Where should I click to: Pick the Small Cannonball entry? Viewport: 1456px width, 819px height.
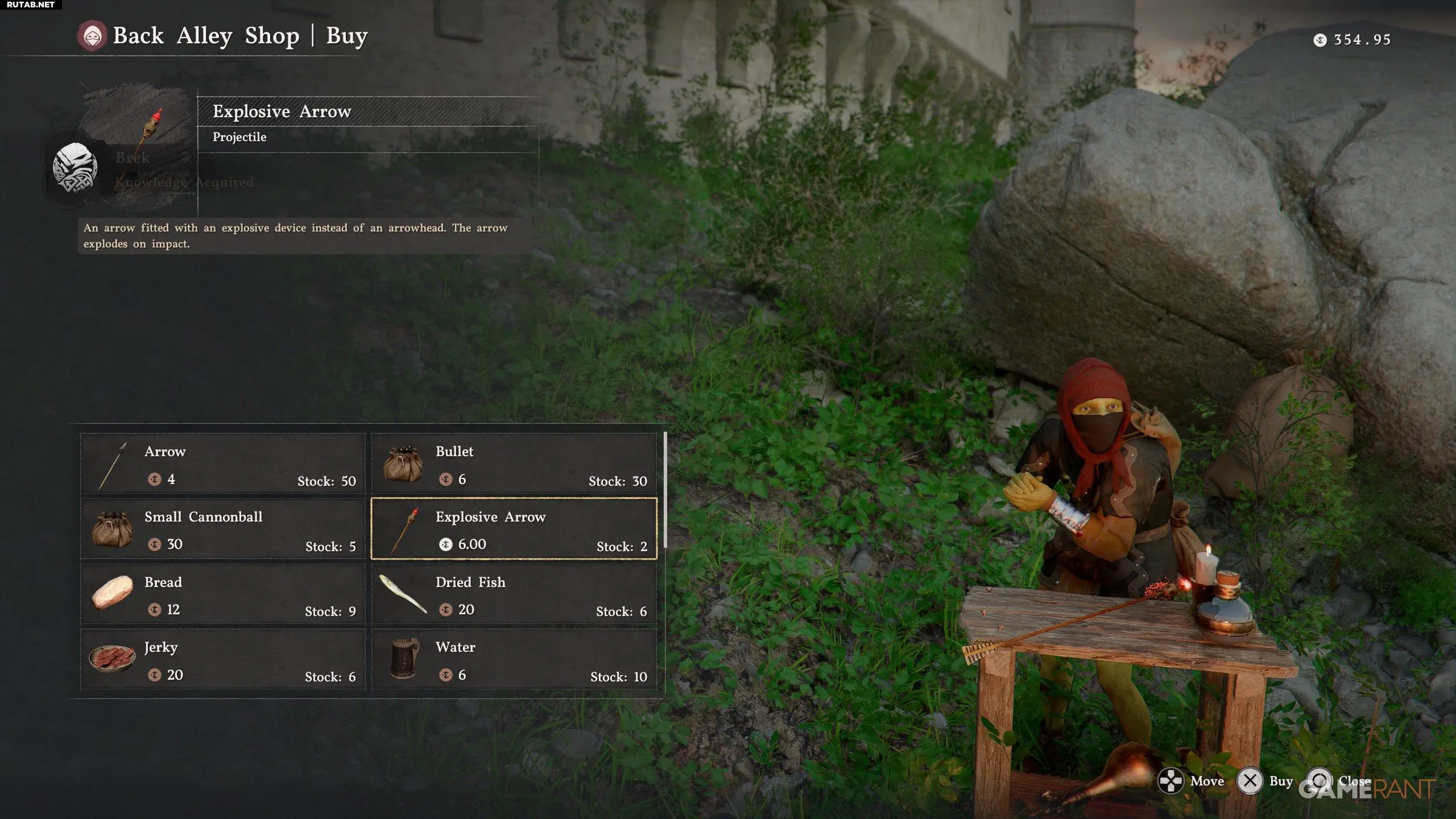[x=223, y=530]
